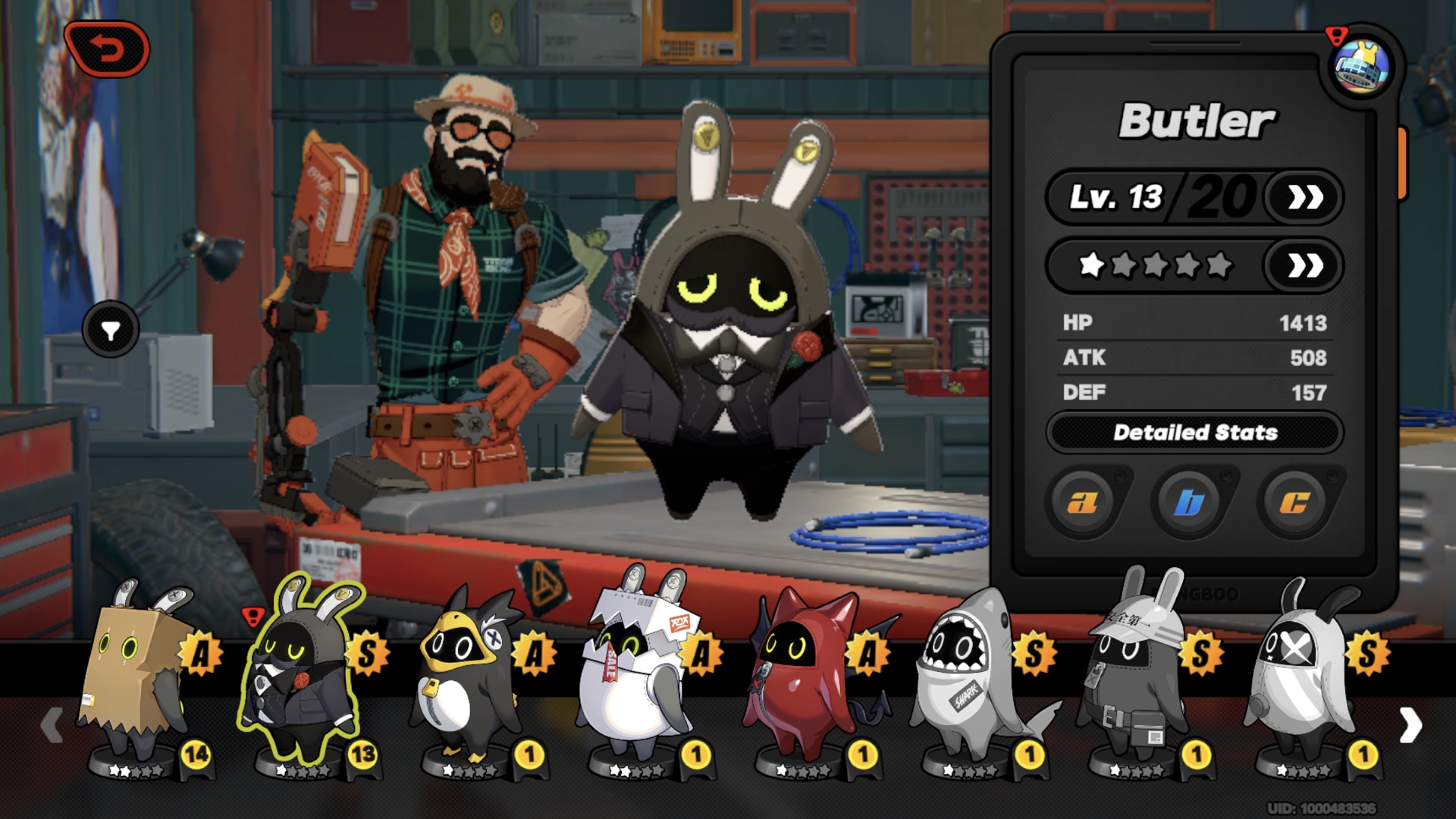Open star rank promotion with the chevron arrow

[x=1303, y=267]
